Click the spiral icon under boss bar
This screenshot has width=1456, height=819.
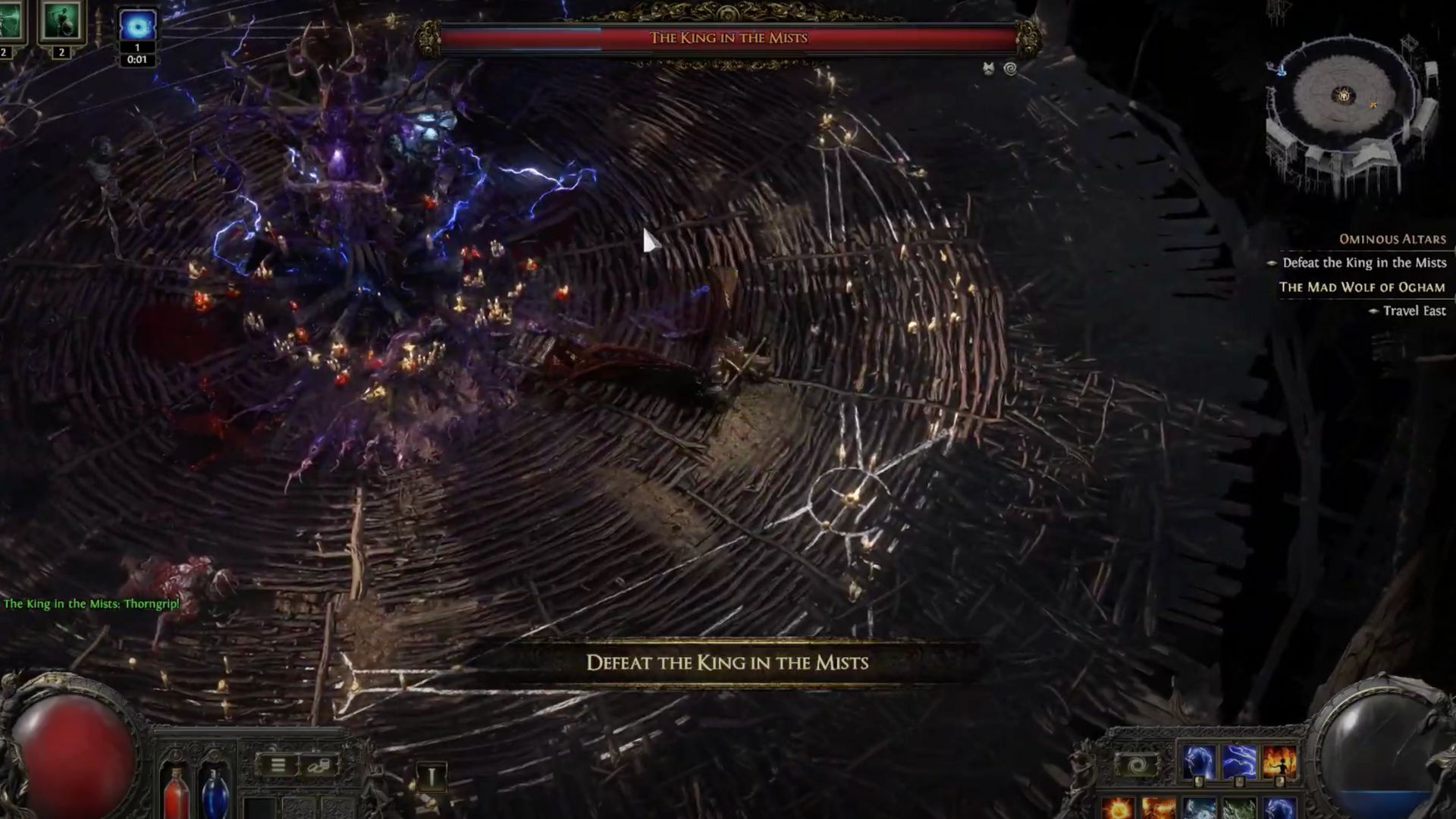pyautogui.click(x=1010, y=69)
